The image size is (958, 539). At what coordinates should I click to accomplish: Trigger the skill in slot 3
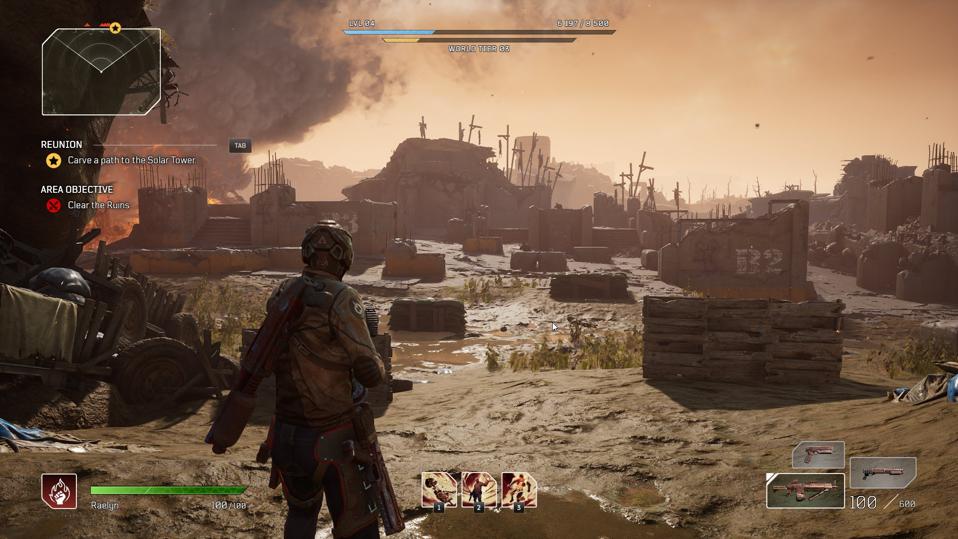[519, 490]
